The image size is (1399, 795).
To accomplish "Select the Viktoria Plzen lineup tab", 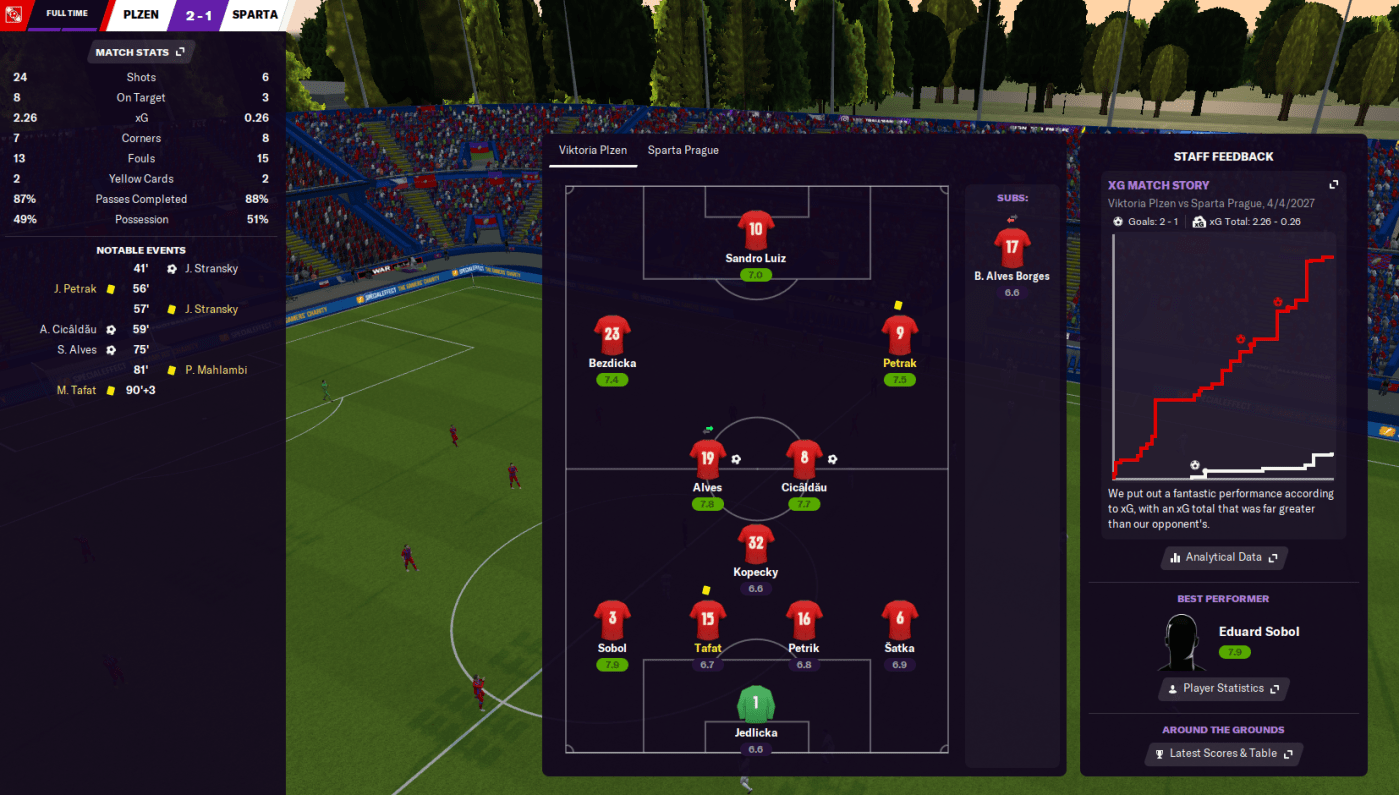I will (x=593, y=151).
